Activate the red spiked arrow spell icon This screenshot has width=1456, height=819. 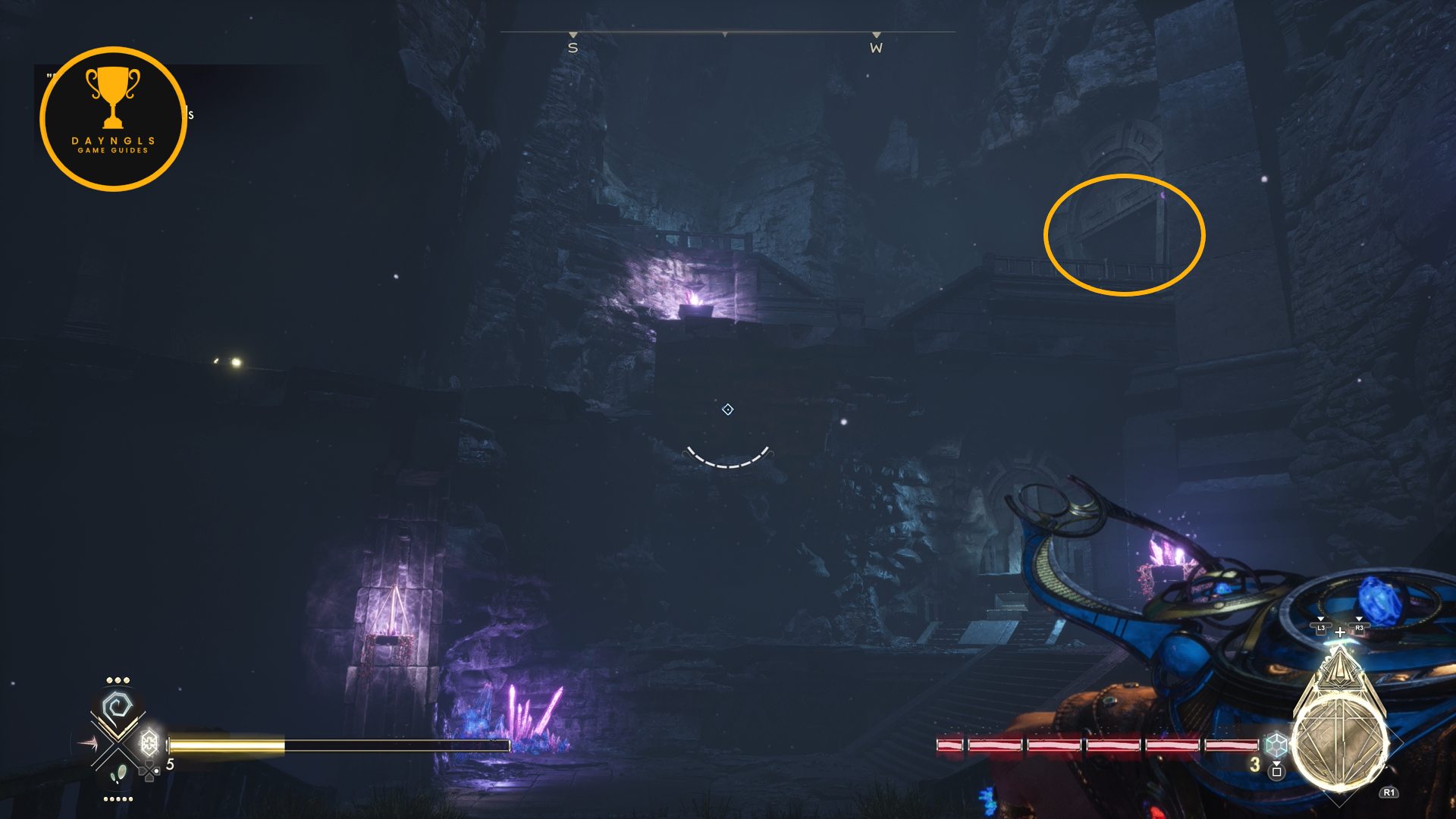click(x=86, y=743)
